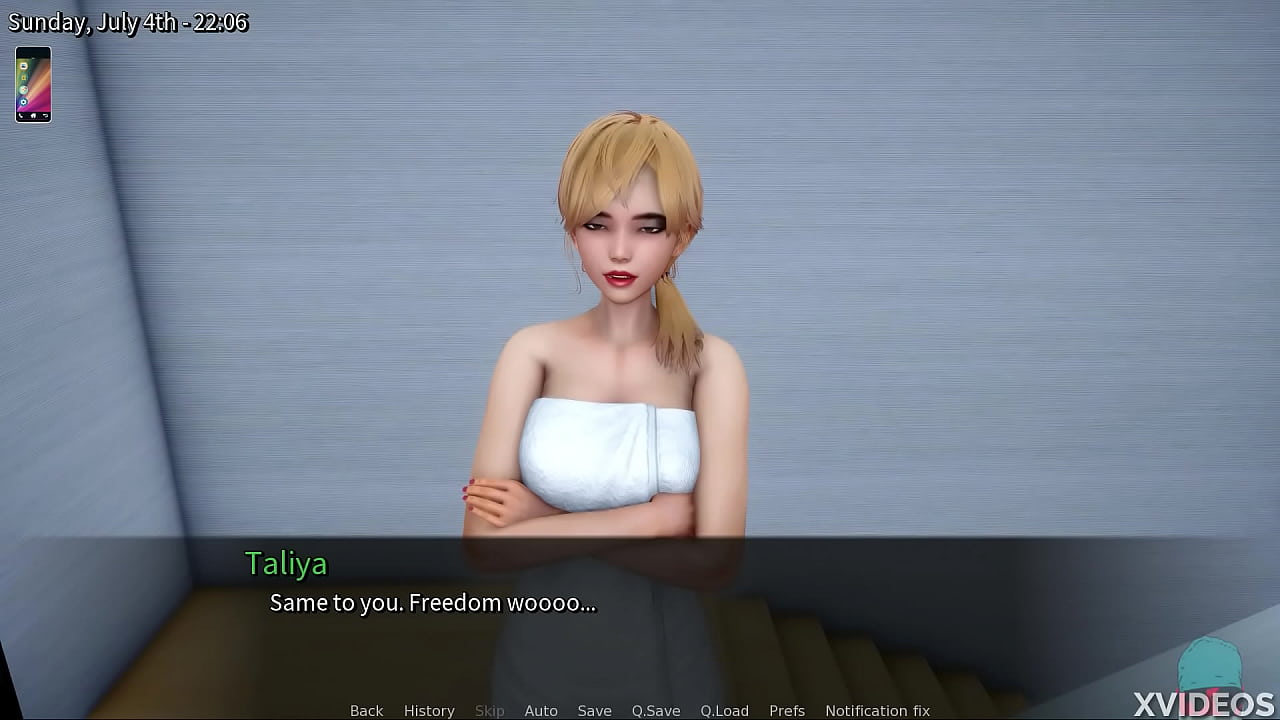Click the dialogue text to advance the story
Image resolution: width=1280 pixels, height=720 pixels.
[433, 603]
